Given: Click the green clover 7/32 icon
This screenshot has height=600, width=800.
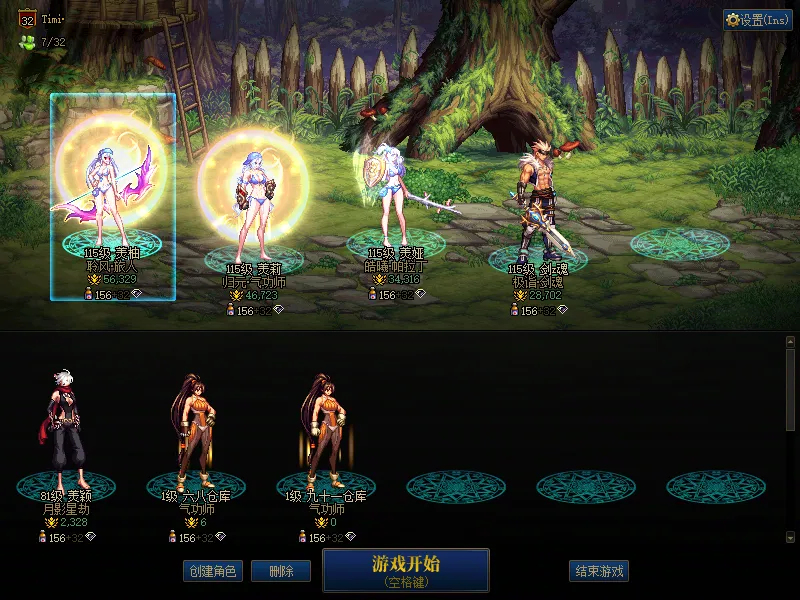Looking at the screenshot, I should [x=27, y=43].
